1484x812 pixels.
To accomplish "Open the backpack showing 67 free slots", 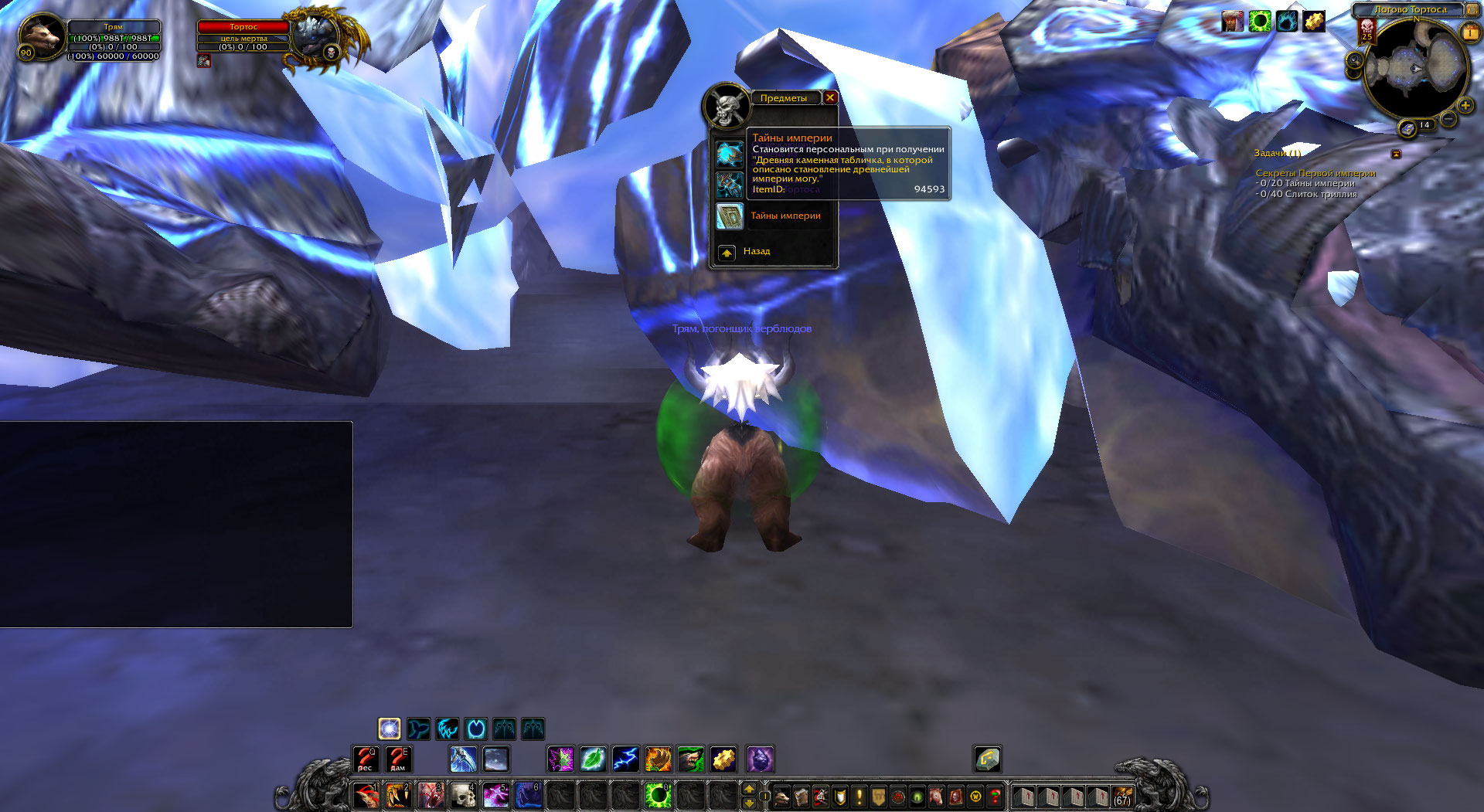I will pos(1122,796).
